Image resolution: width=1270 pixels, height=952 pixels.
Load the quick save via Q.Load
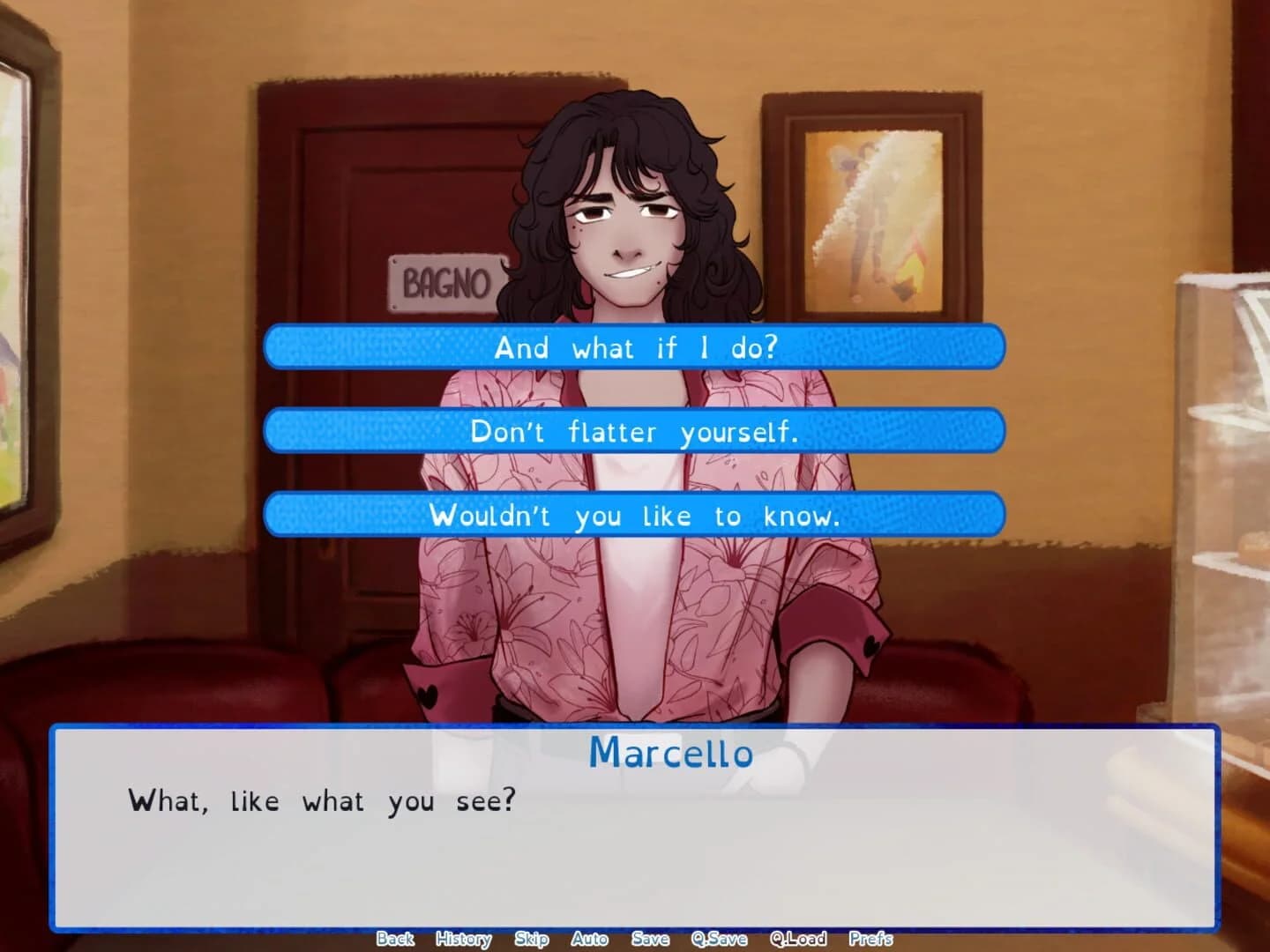(796, 939)
